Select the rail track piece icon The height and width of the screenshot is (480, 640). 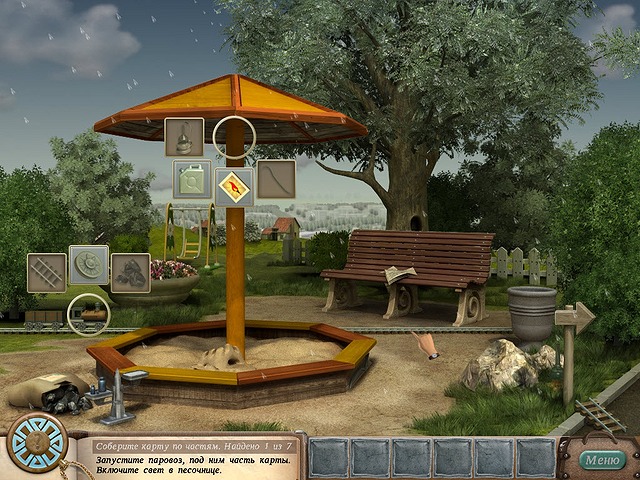[x=46, y=273]
